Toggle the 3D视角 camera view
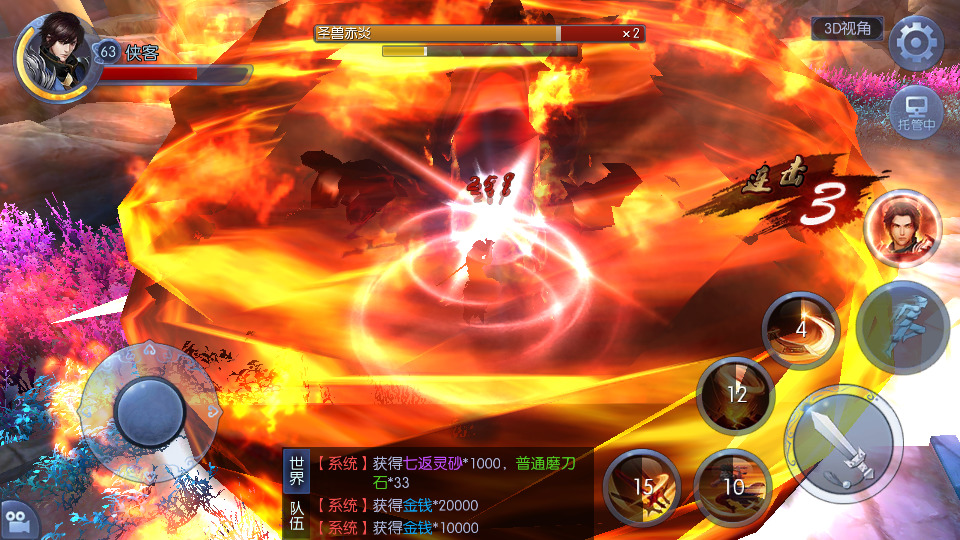This screenshot has width=960, height=540. point(846,29)
